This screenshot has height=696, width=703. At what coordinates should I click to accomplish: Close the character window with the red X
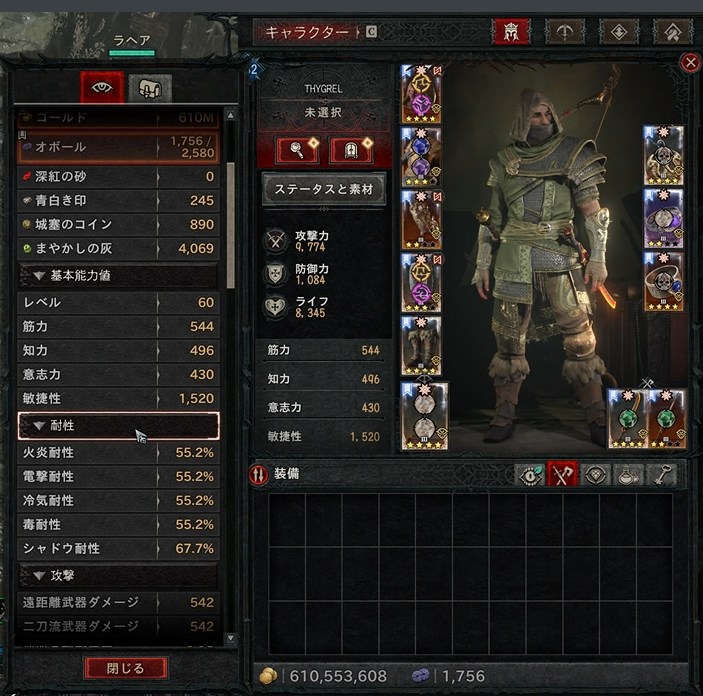690,63
